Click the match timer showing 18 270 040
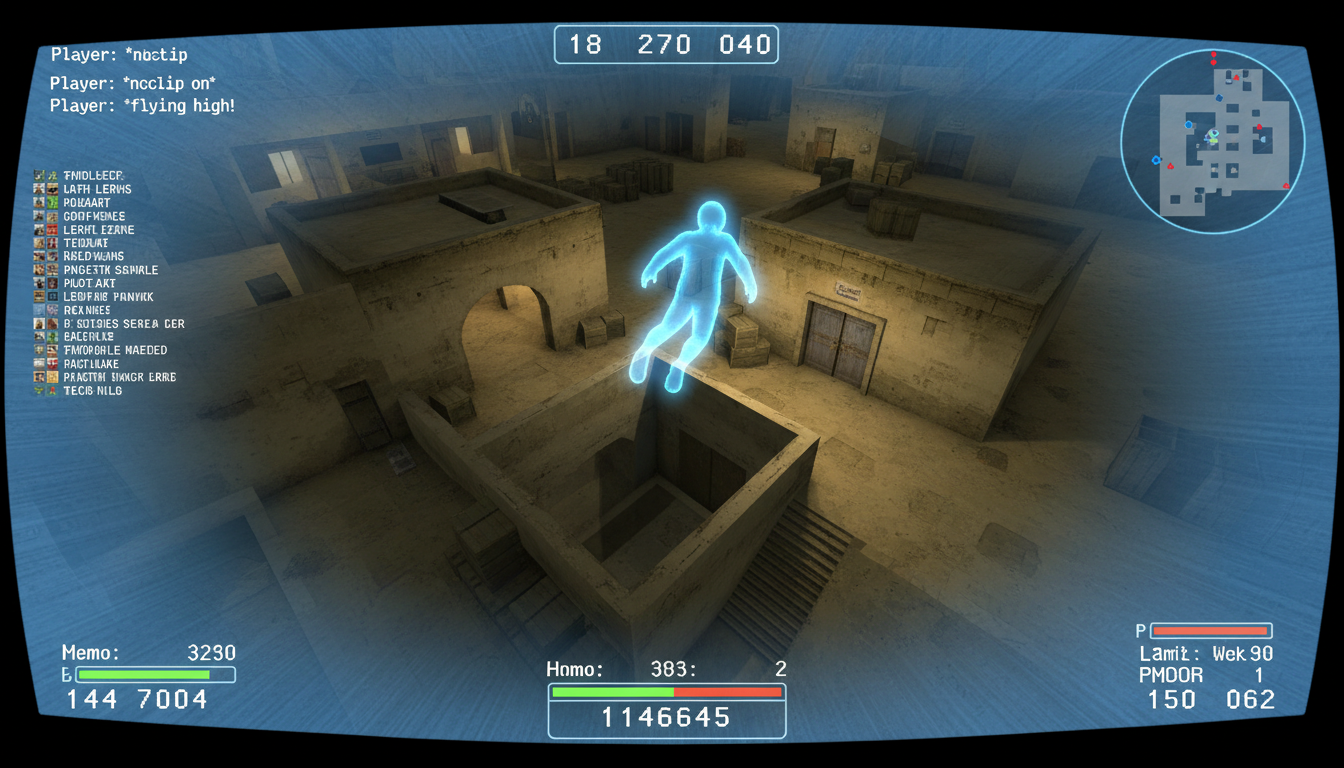 [x=666, y=44]
